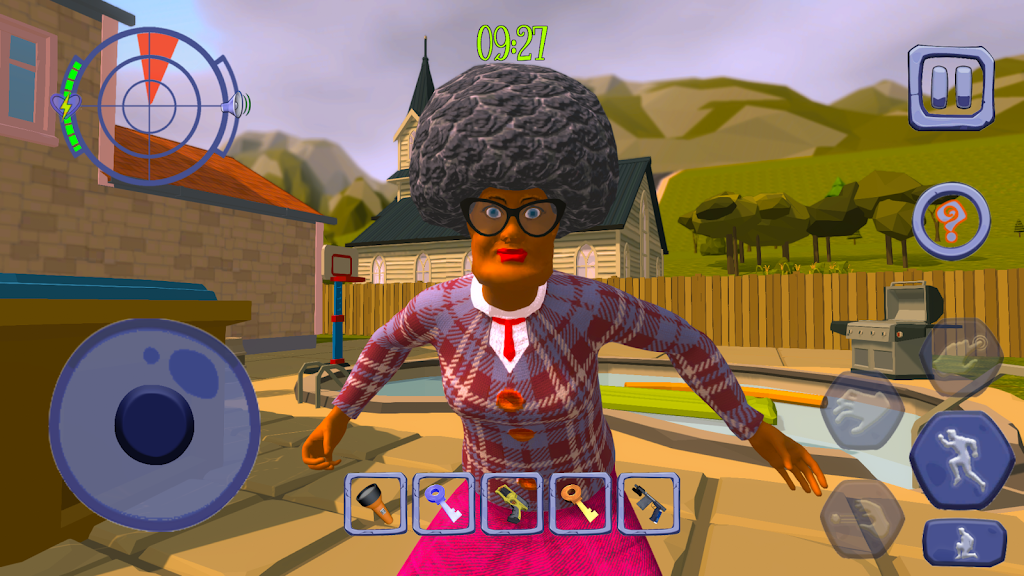Tap the pointing-finger interact button
The image size is (1024, 576).
tap(962, 357)
